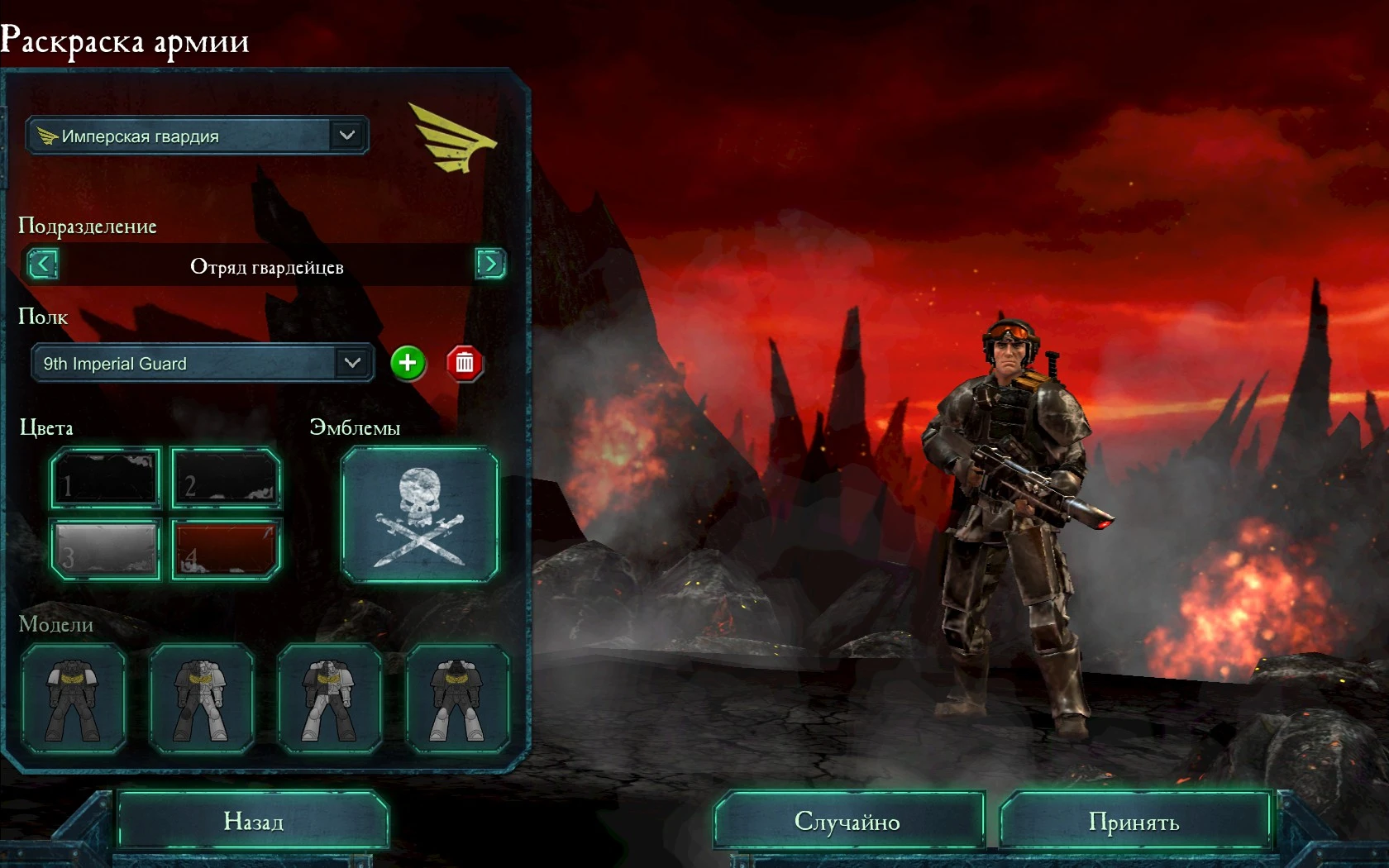Open the Полк dropdown showing 9th Imperial Guard
This screenshot has width=1389, height=868.
tap(201, 363)
